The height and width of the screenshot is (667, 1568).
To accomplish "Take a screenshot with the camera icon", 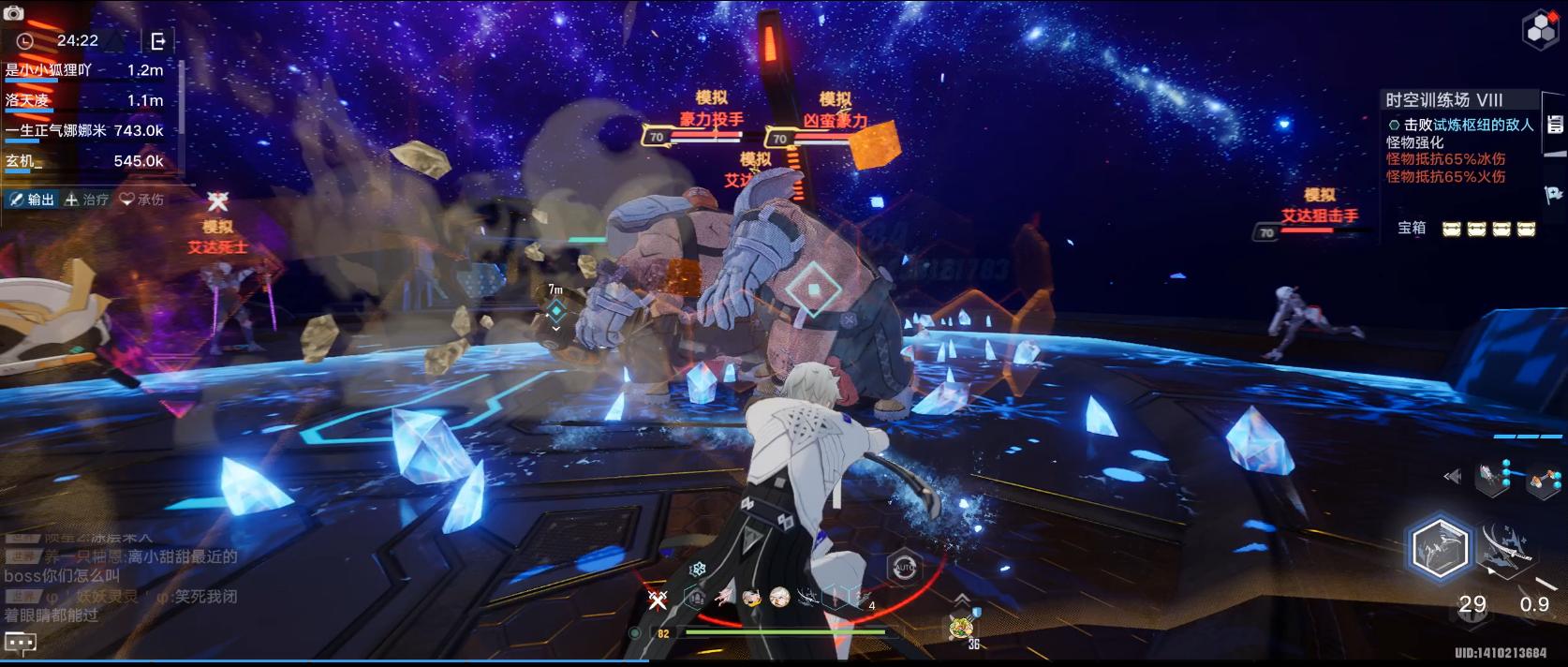I will [x=13, y=12].
